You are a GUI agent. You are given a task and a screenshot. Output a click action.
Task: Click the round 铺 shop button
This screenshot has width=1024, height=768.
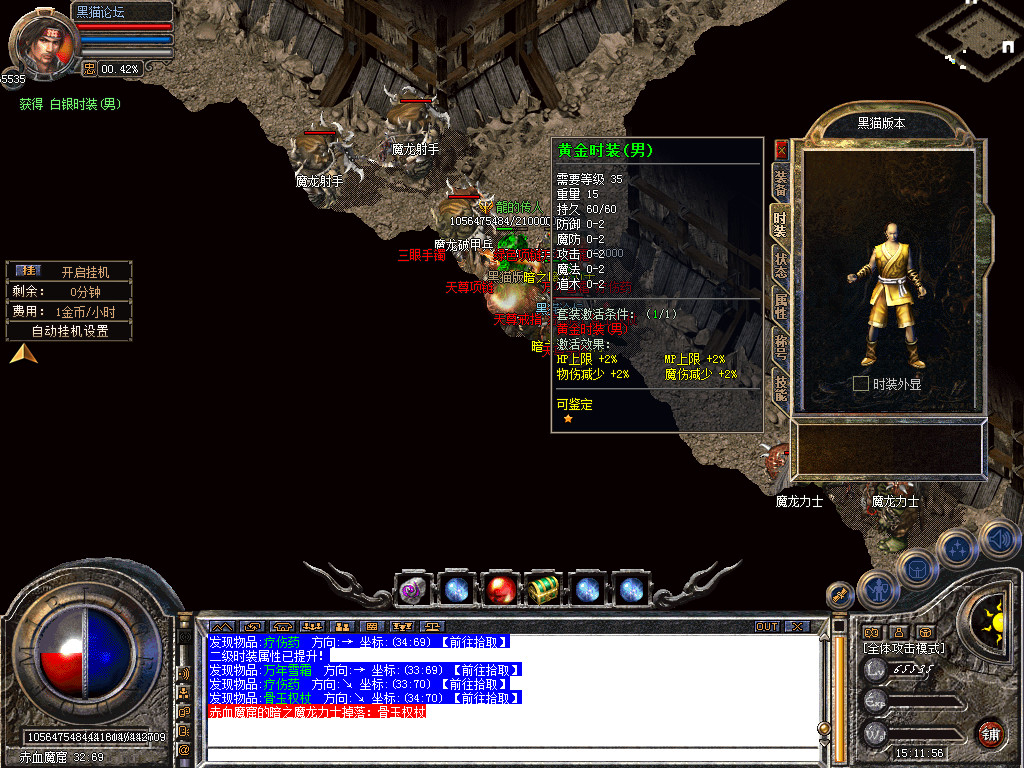point(991,733)
